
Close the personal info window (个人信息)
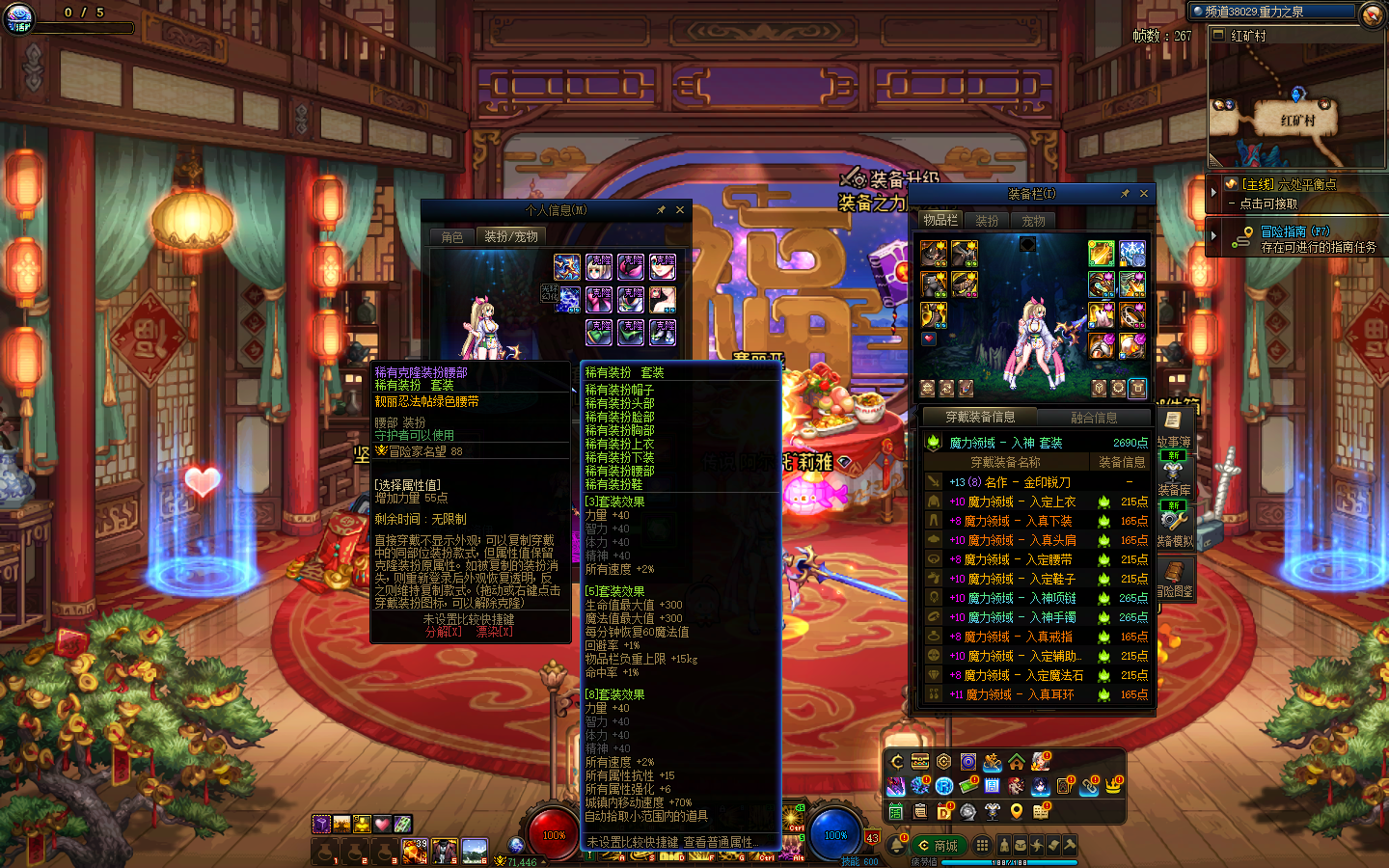[x=680, y=210]
